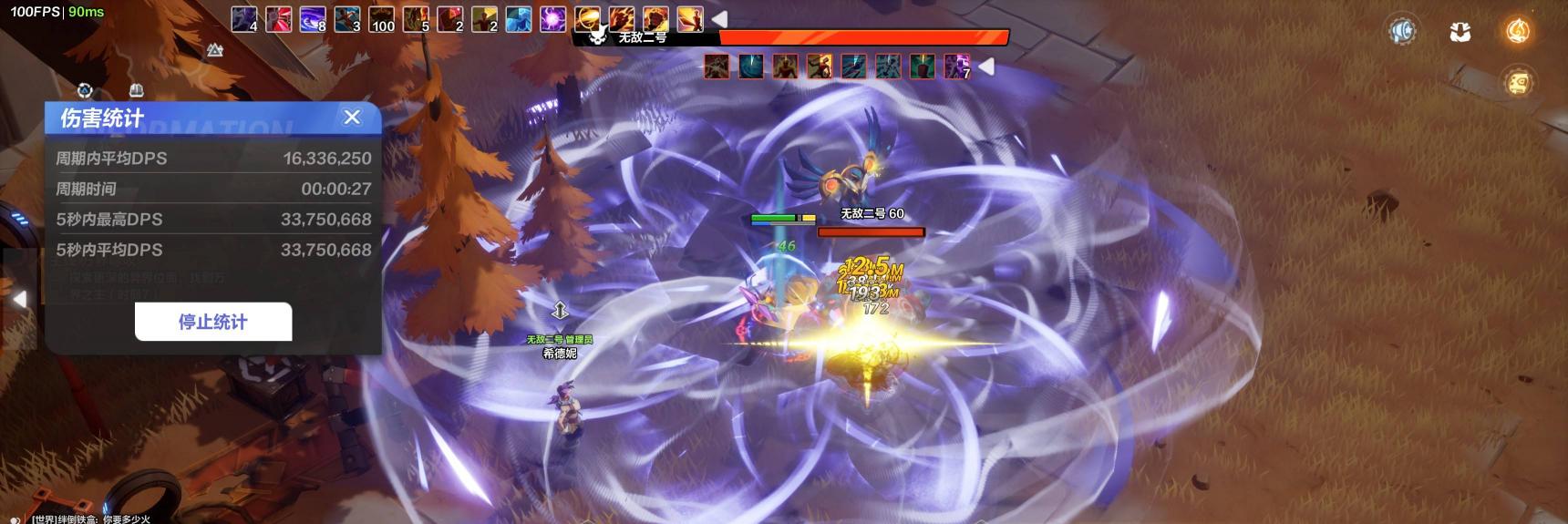Screen dimensions: 1568x524
Task: Click the book icon above damage panel
Action: (137, 90)
